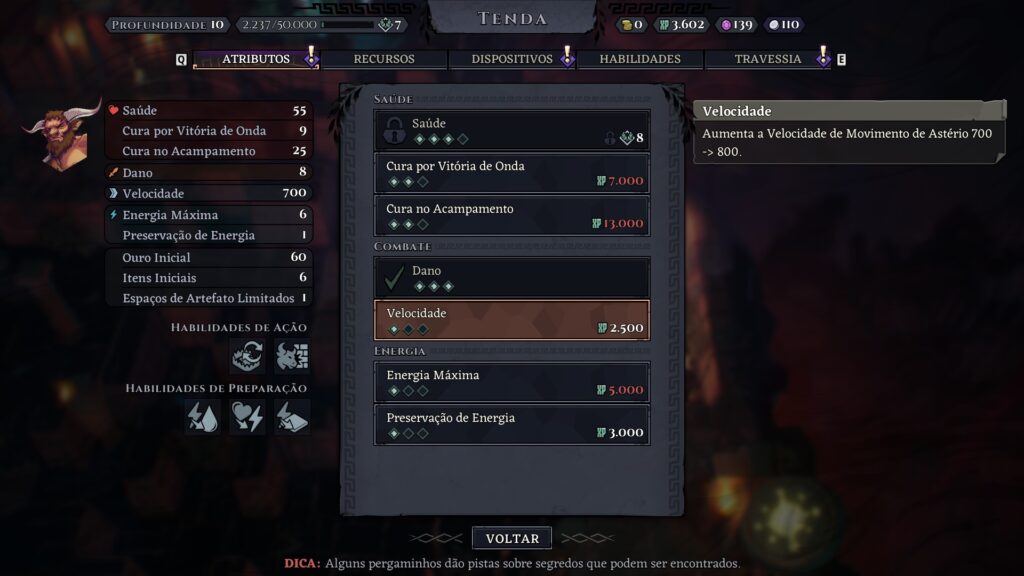Viewport: 1024px width, 576px height.
Task: Go to the Habilidades tab
Action: (x=639, y=59)
